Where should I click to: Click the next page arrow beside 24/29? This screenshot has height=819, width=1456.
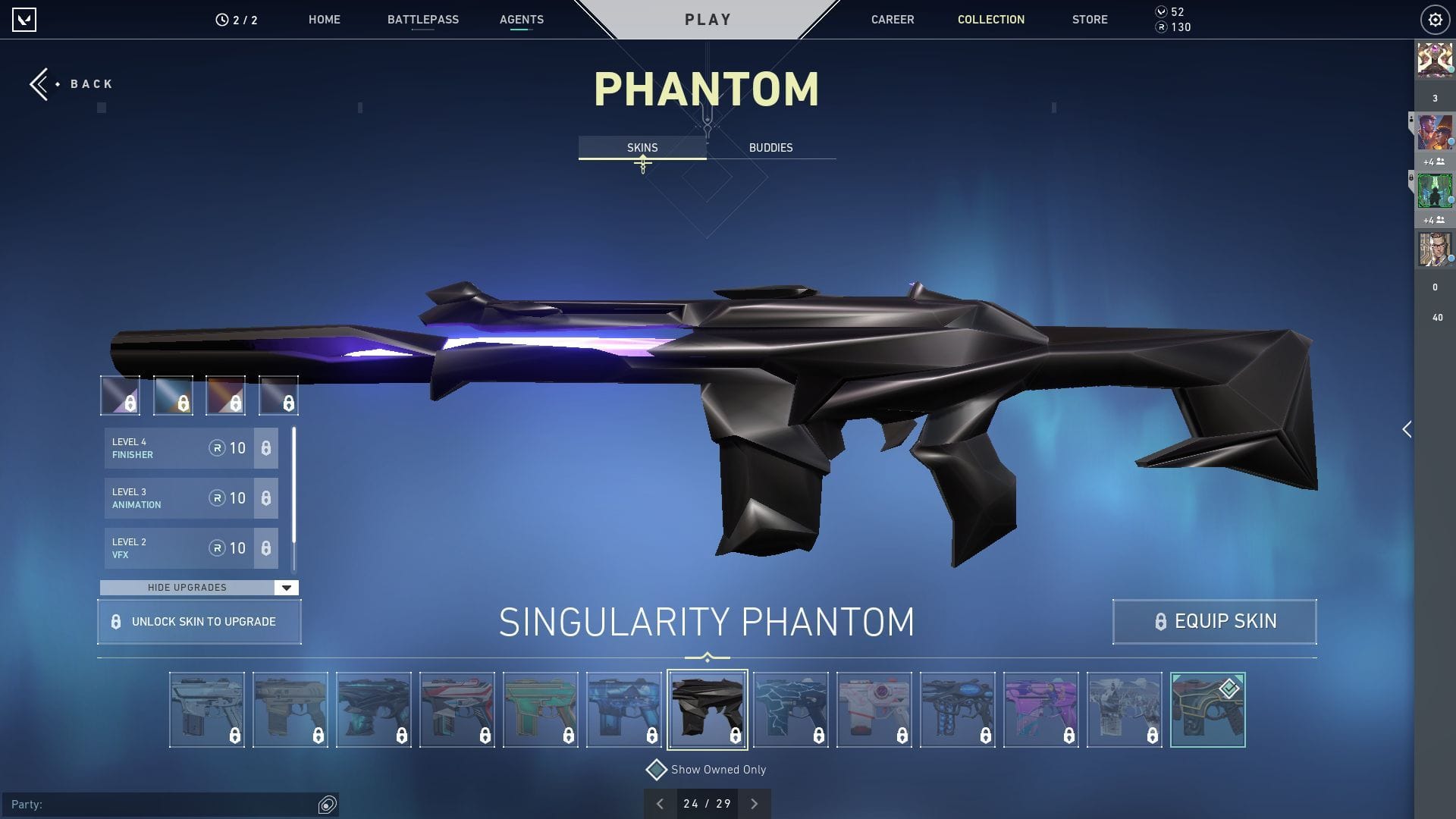pyautogui.click(x=754, y=803)
